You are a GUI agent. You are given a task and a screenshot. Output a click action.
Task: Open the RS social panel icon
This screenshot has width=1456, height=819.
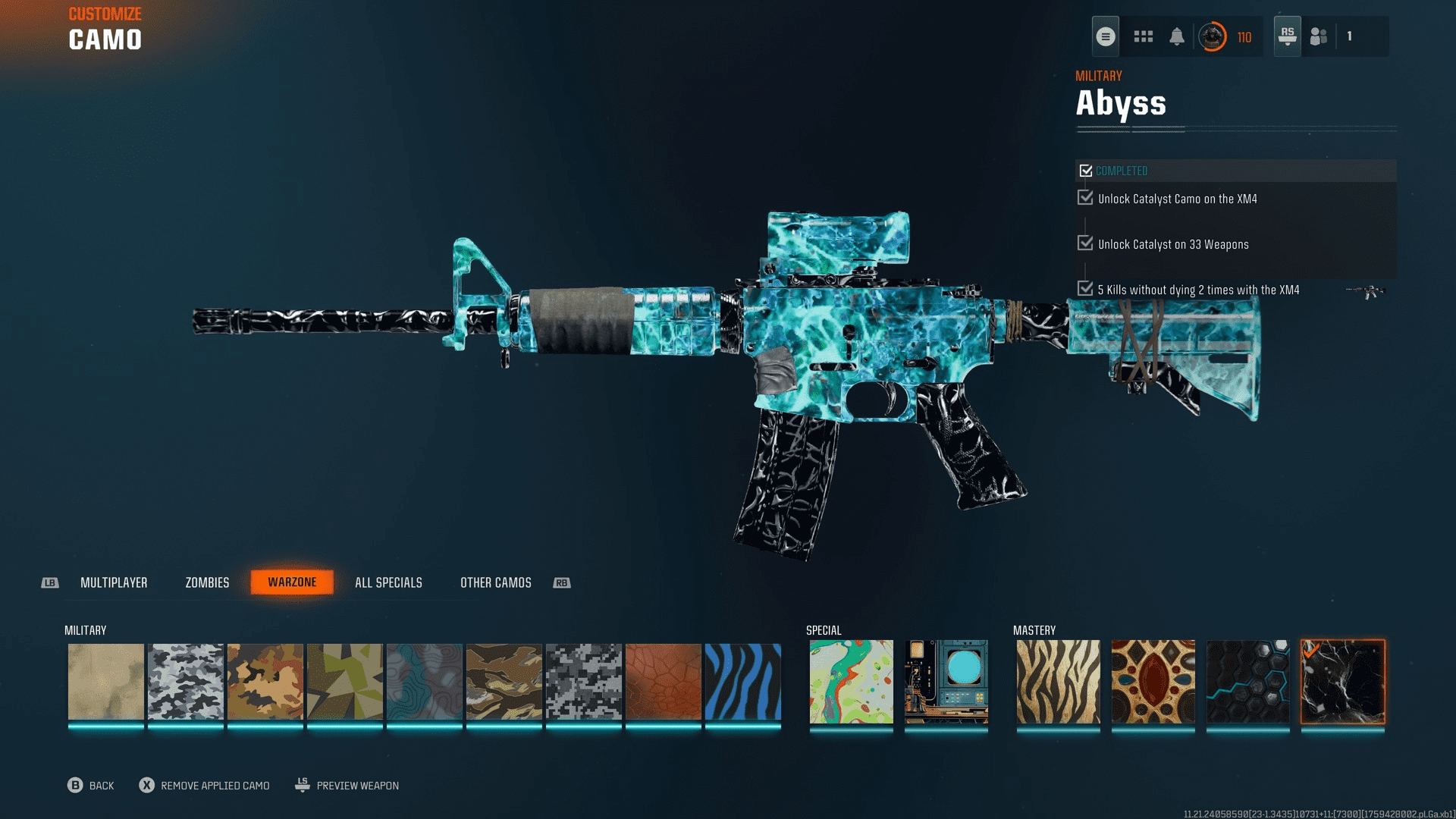click(1287, 36)
